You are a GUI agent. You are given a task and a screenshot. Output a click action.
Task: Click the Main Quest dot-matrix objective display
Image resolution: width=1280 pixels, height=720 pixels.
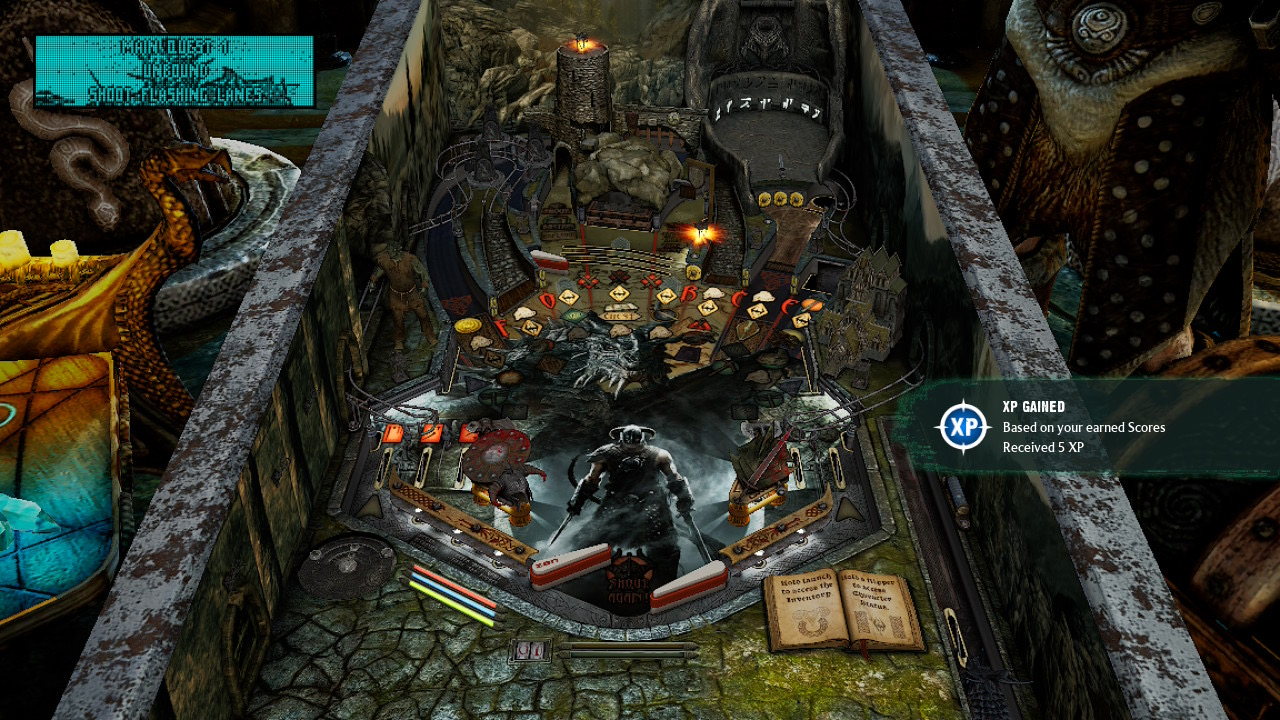[174, 71]
